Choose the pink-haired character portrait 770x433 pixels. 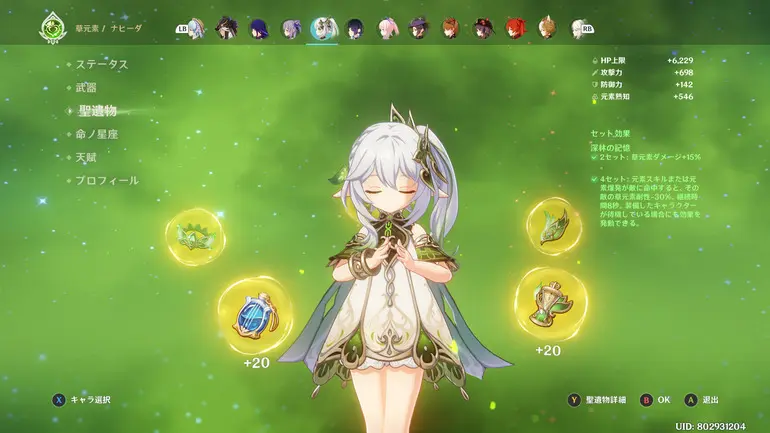pyautogui.click(x=387, y=28)
